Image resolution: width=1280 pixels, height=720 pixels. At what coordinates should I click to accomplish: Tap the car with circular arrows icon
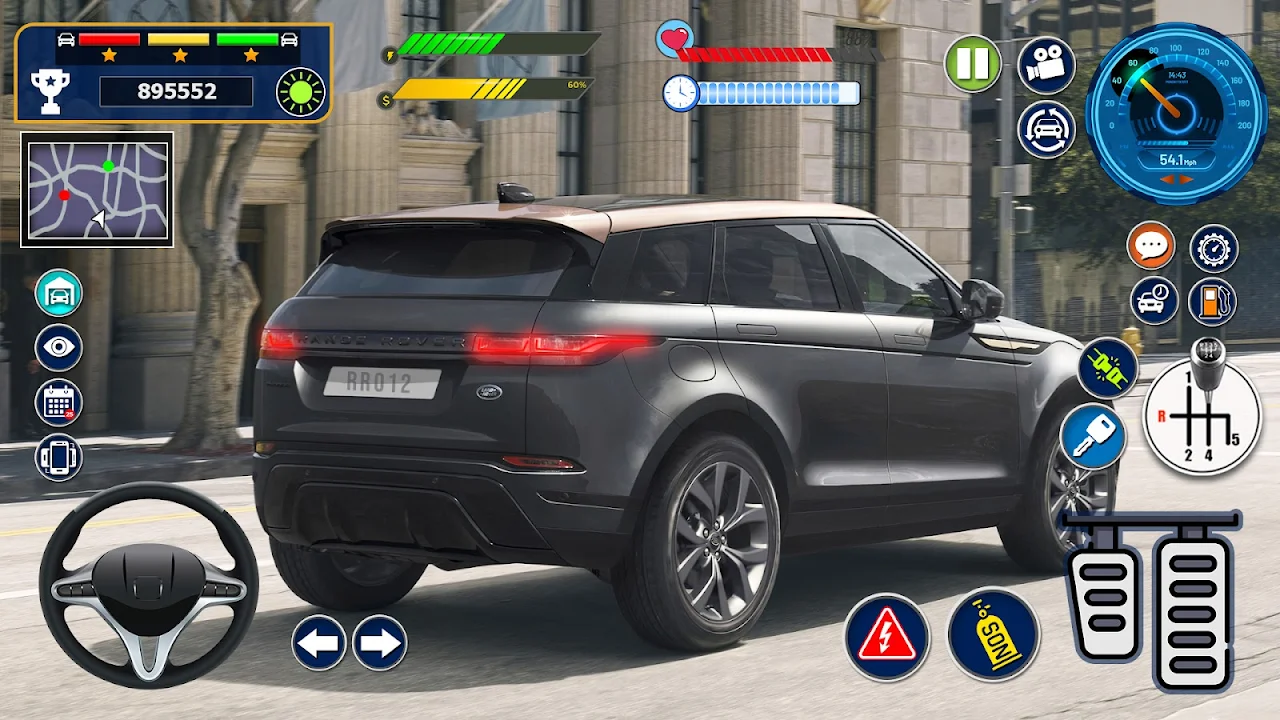point(1046,130)
